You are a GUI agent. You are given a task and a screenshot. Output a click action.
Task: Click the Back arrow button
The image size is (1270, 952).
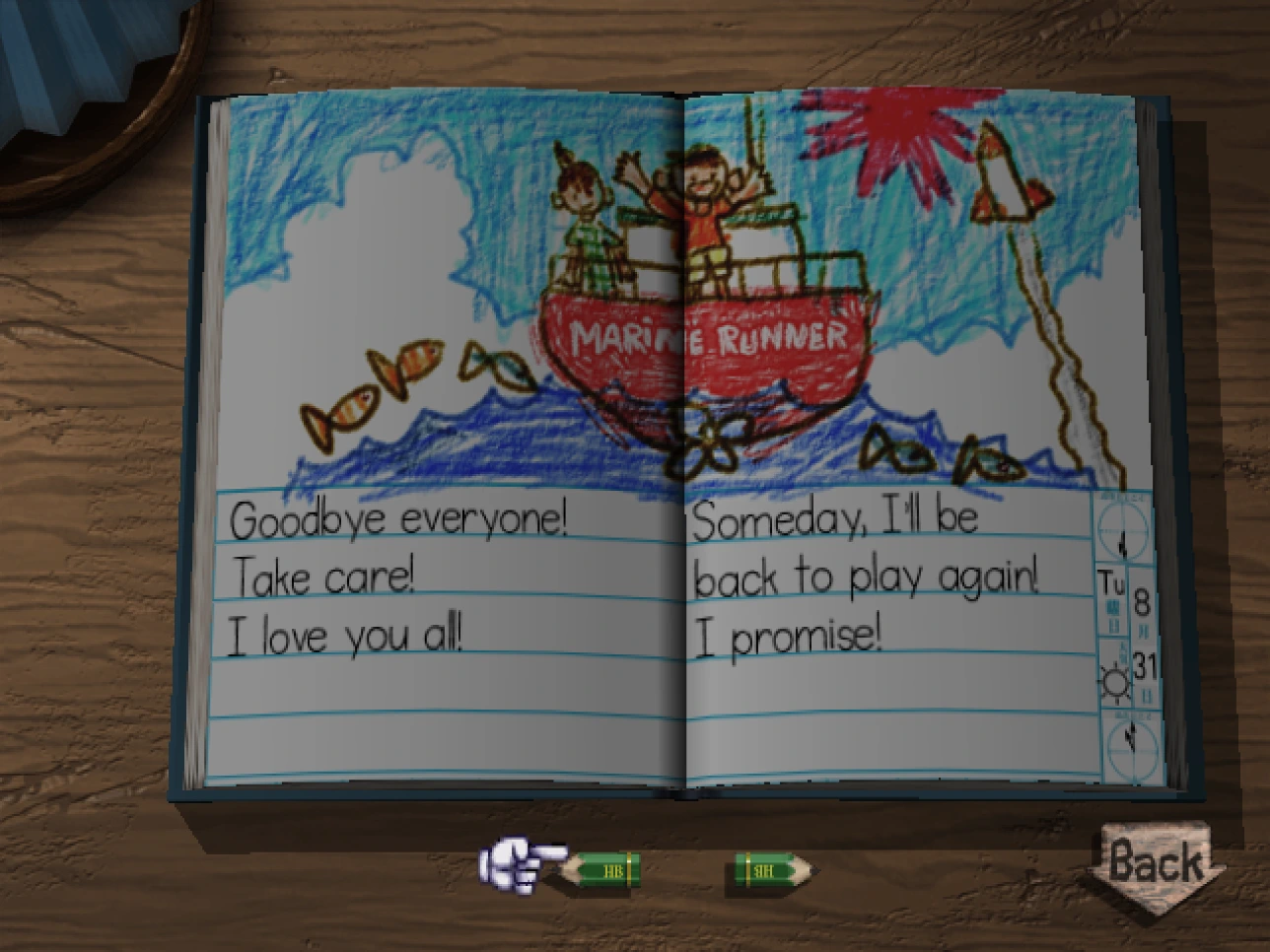pos(1156,864)
